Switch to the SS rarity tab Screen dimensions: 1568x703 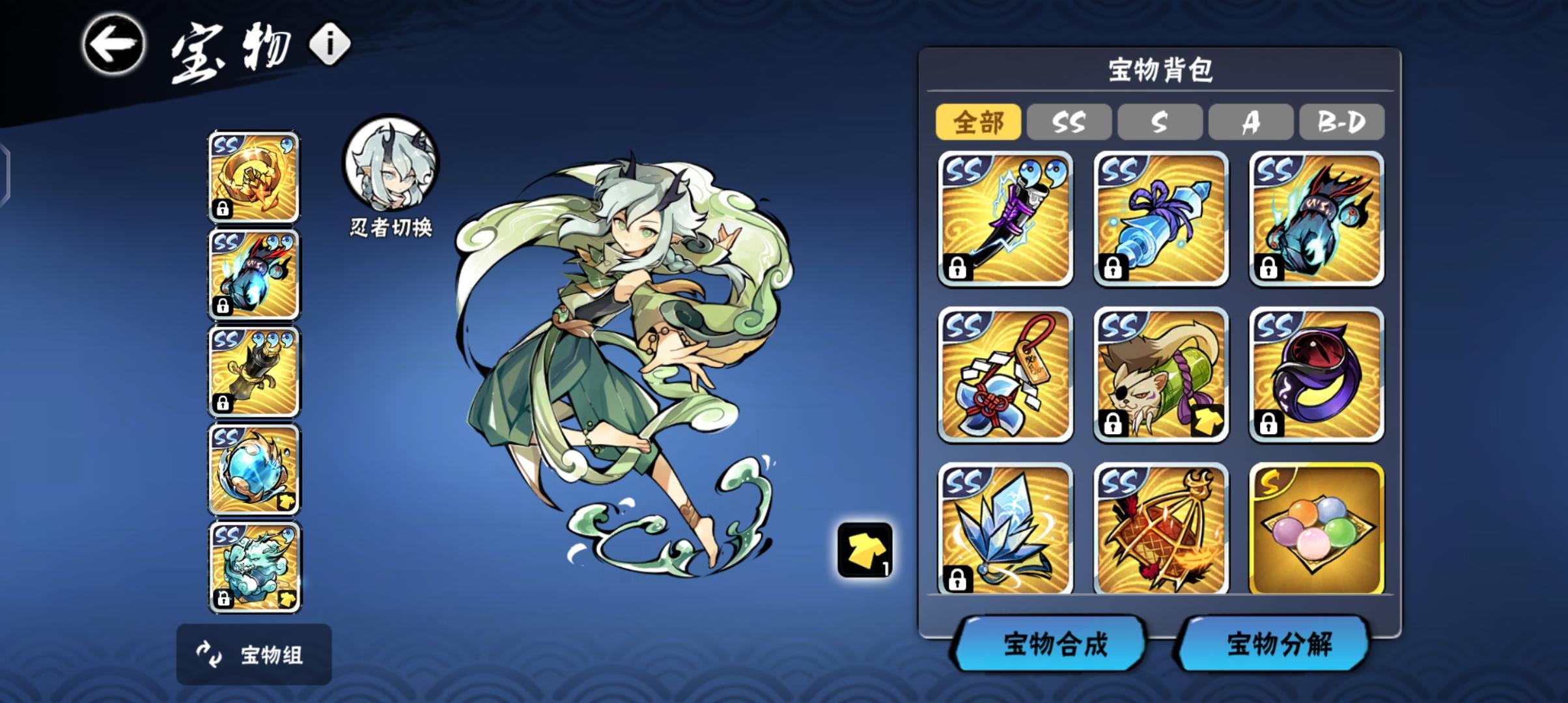1069,122
